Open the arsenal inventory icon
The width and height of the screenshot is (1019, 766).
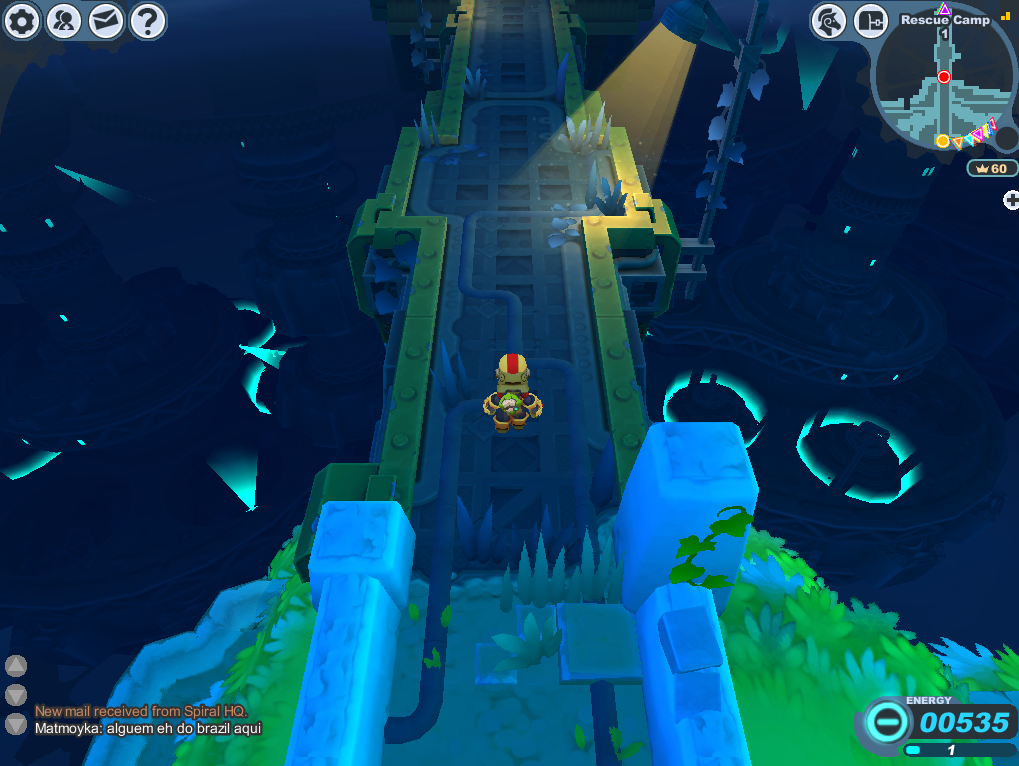(x=871, y=21)
